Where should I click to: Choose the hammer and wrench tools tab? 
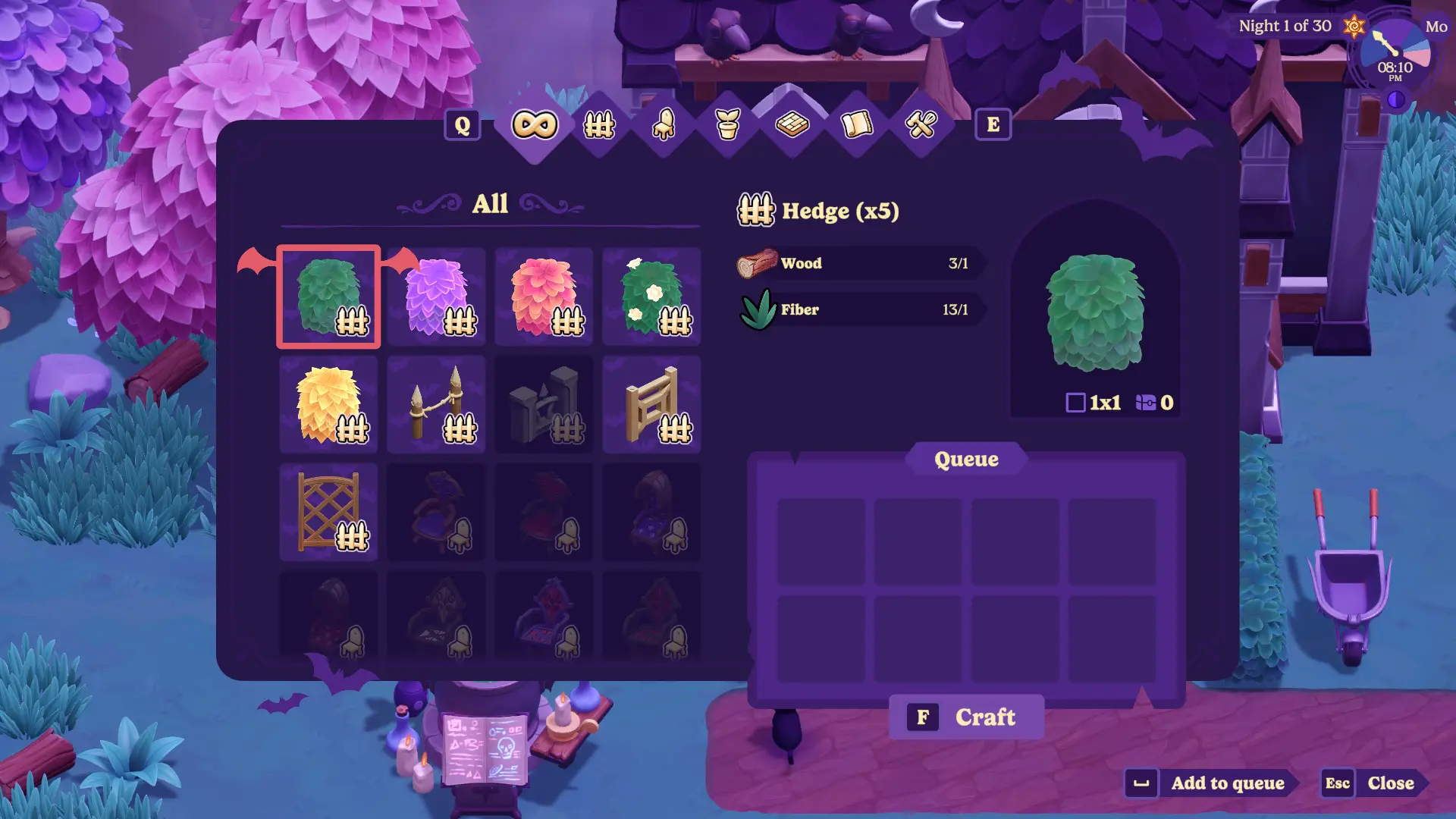921,124
